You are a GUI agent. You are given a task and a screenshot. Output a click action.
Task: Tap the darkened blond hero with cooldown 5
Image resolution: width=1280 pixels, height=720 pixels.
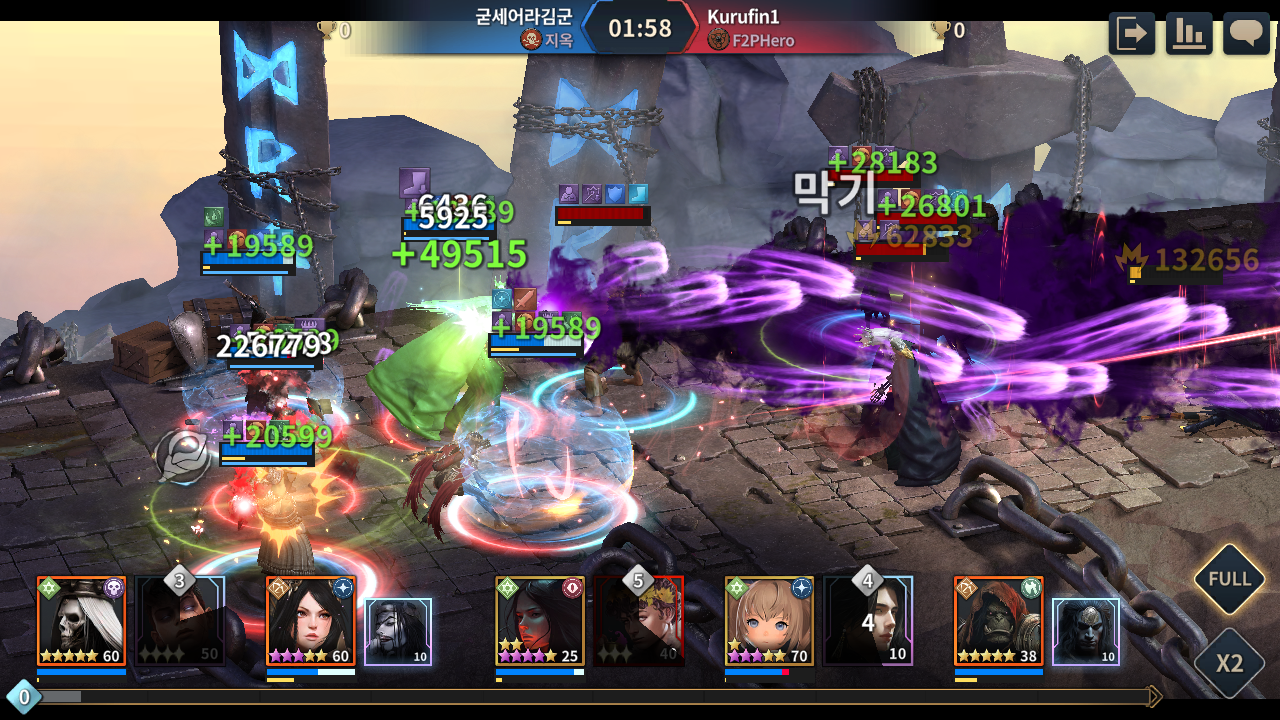(x=639, y=622)
